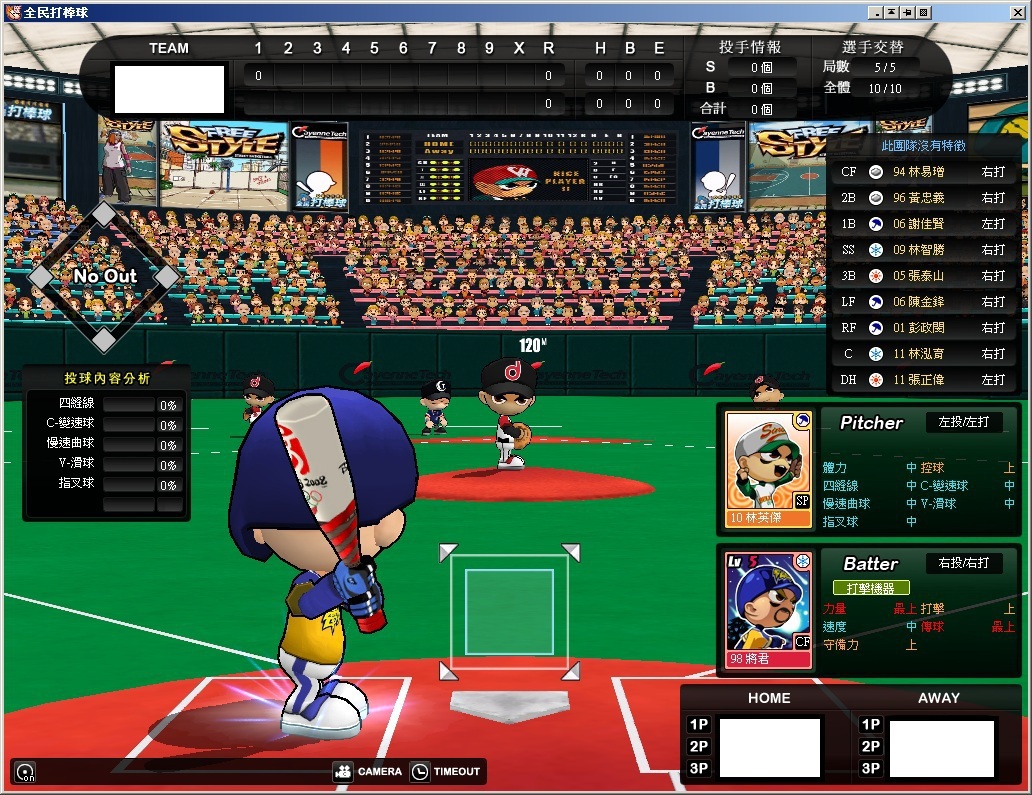1032x795 pixels.
Task: Choose lineup row RF 01 彭政閔
Action: (x=922, y=328)
